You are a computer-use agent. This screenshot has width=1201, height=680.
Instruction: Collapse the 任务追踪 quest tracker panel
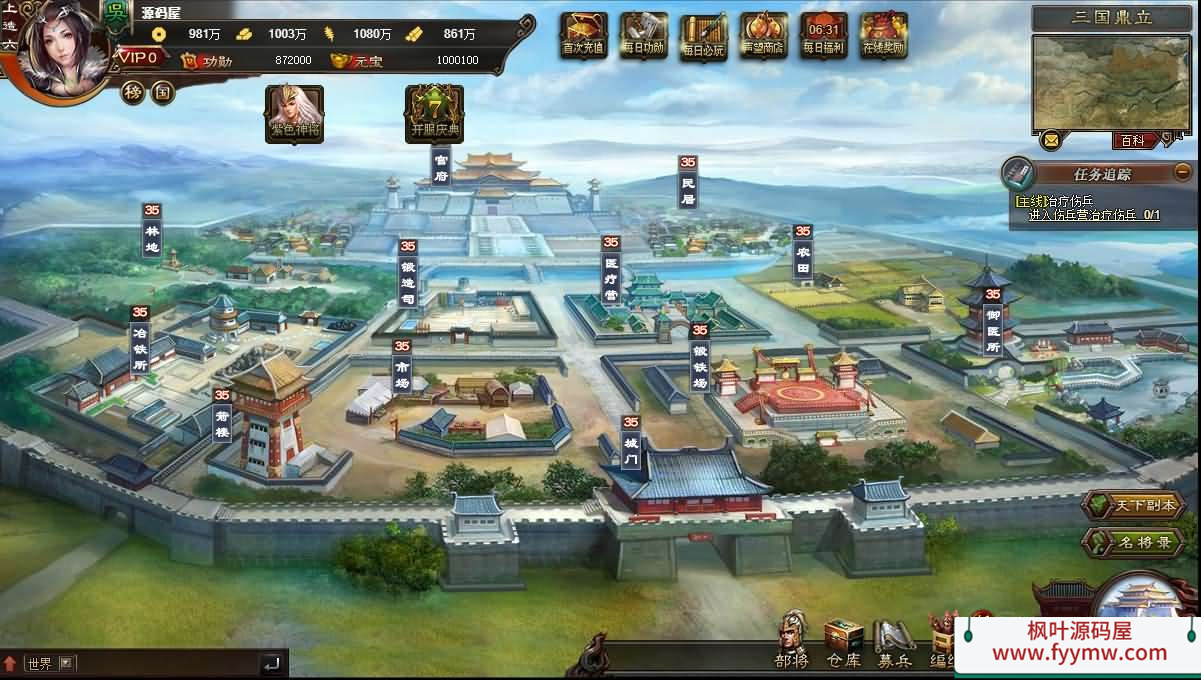pyautogui.click(x=1183, y=171)
